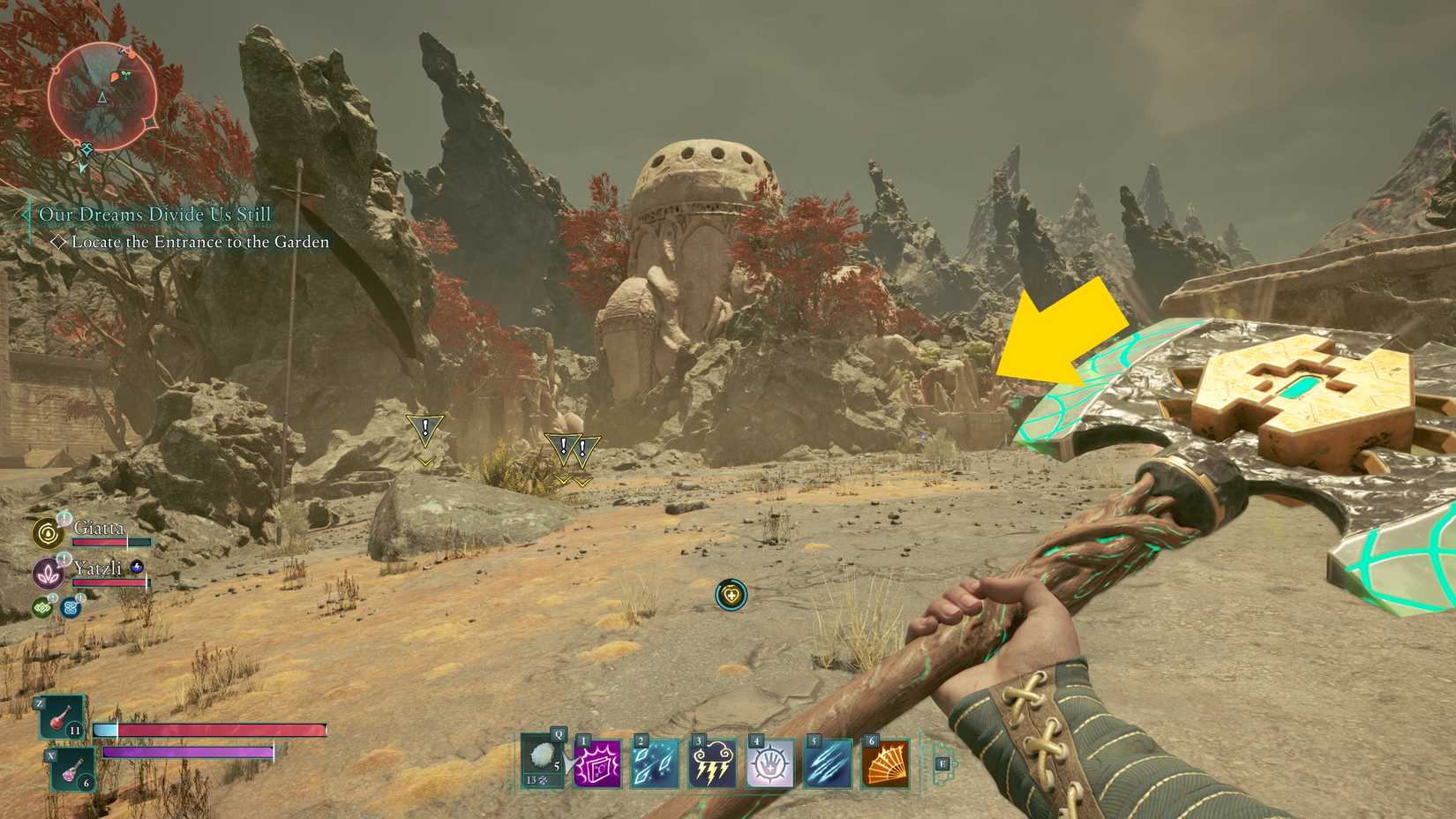Viewport: 1456px width, 819px height.
Task: Open the empty E hotbar slot
Action: [942, 763]
